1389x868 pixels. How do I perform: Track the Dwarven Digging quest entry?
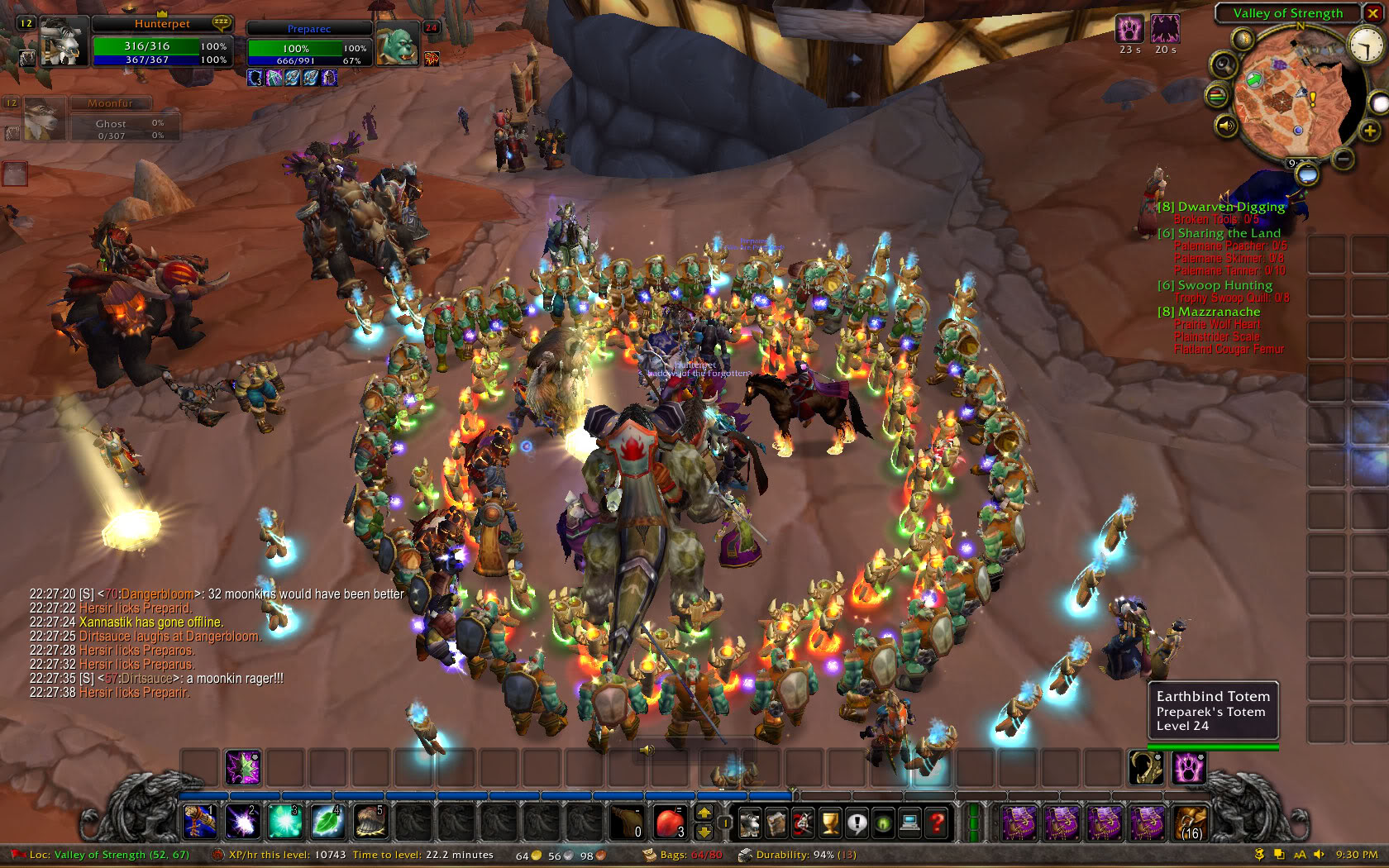tap(1230, 207)
